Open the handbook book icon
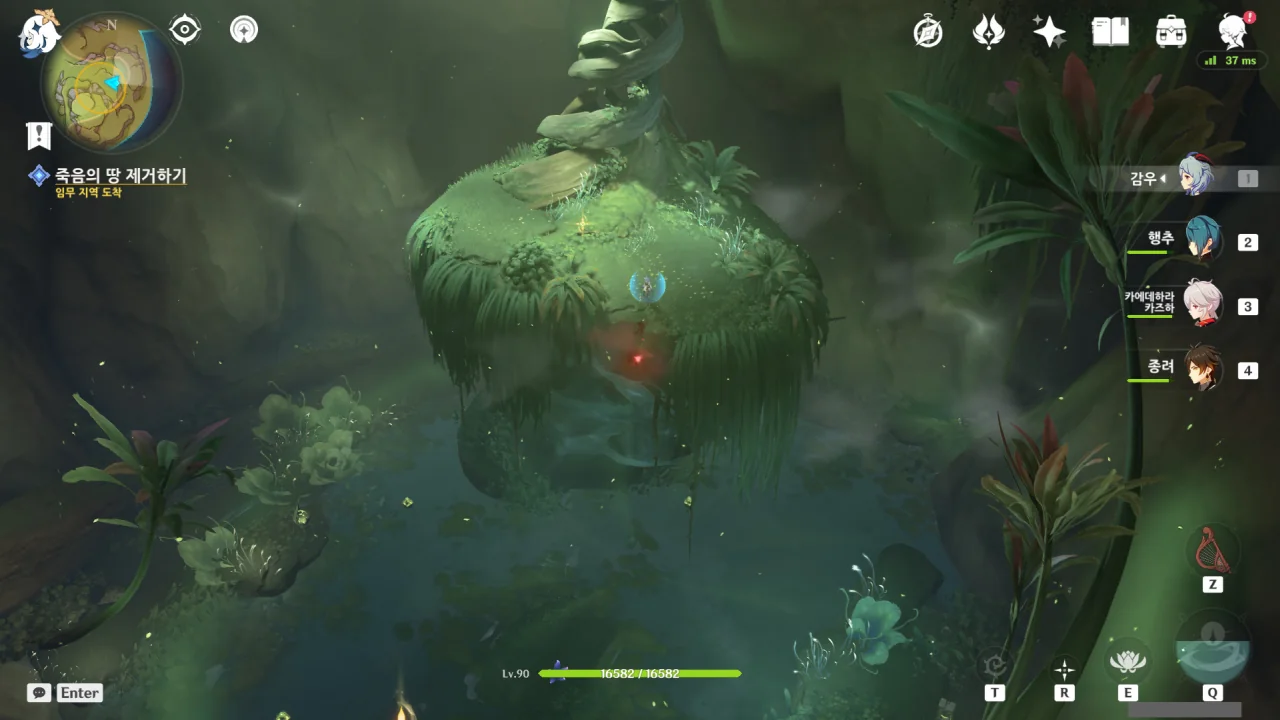Image resolution: width=1280 pixels, height=720 pixels. point(1110,32)
